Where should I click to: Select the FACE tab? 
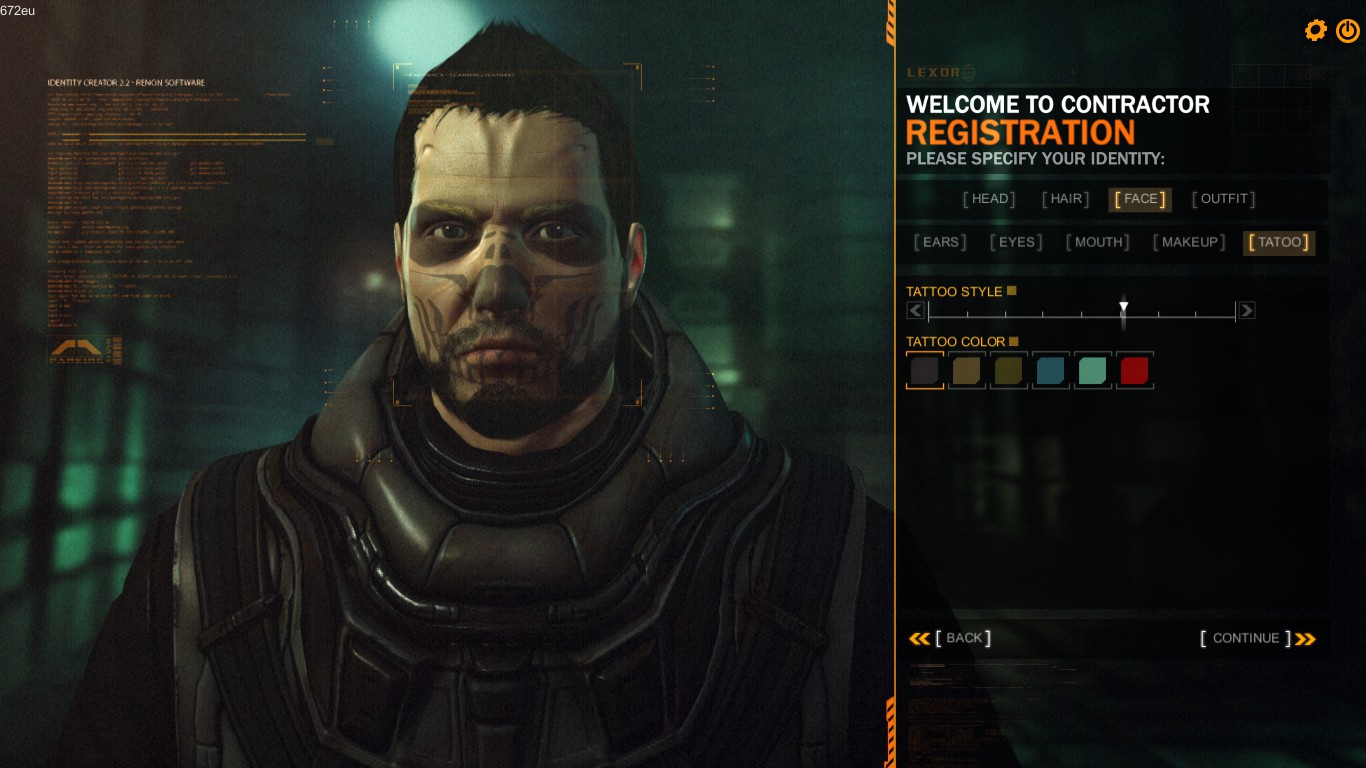[1140, 199]
